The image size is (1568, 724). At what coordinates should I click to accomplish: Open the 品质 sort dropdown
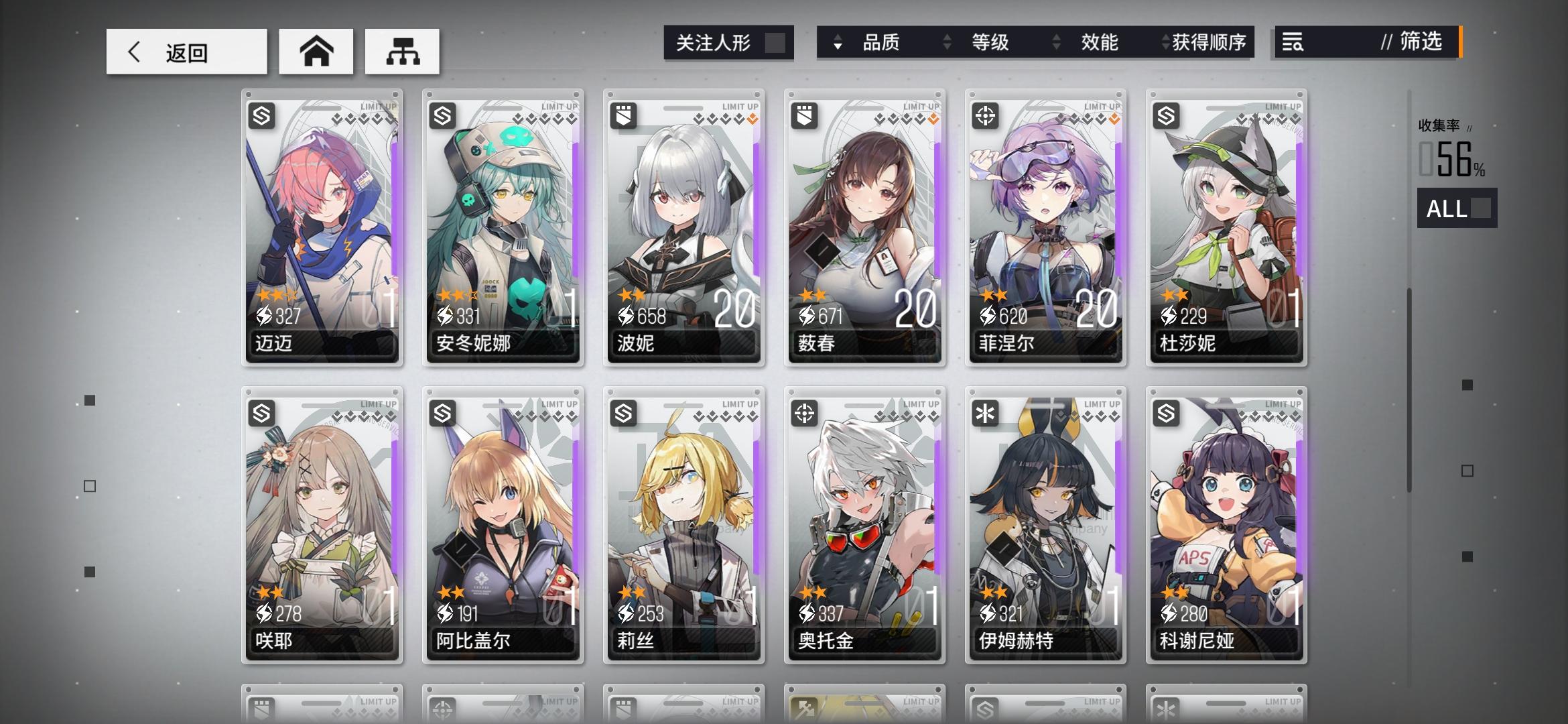point(883,43)
